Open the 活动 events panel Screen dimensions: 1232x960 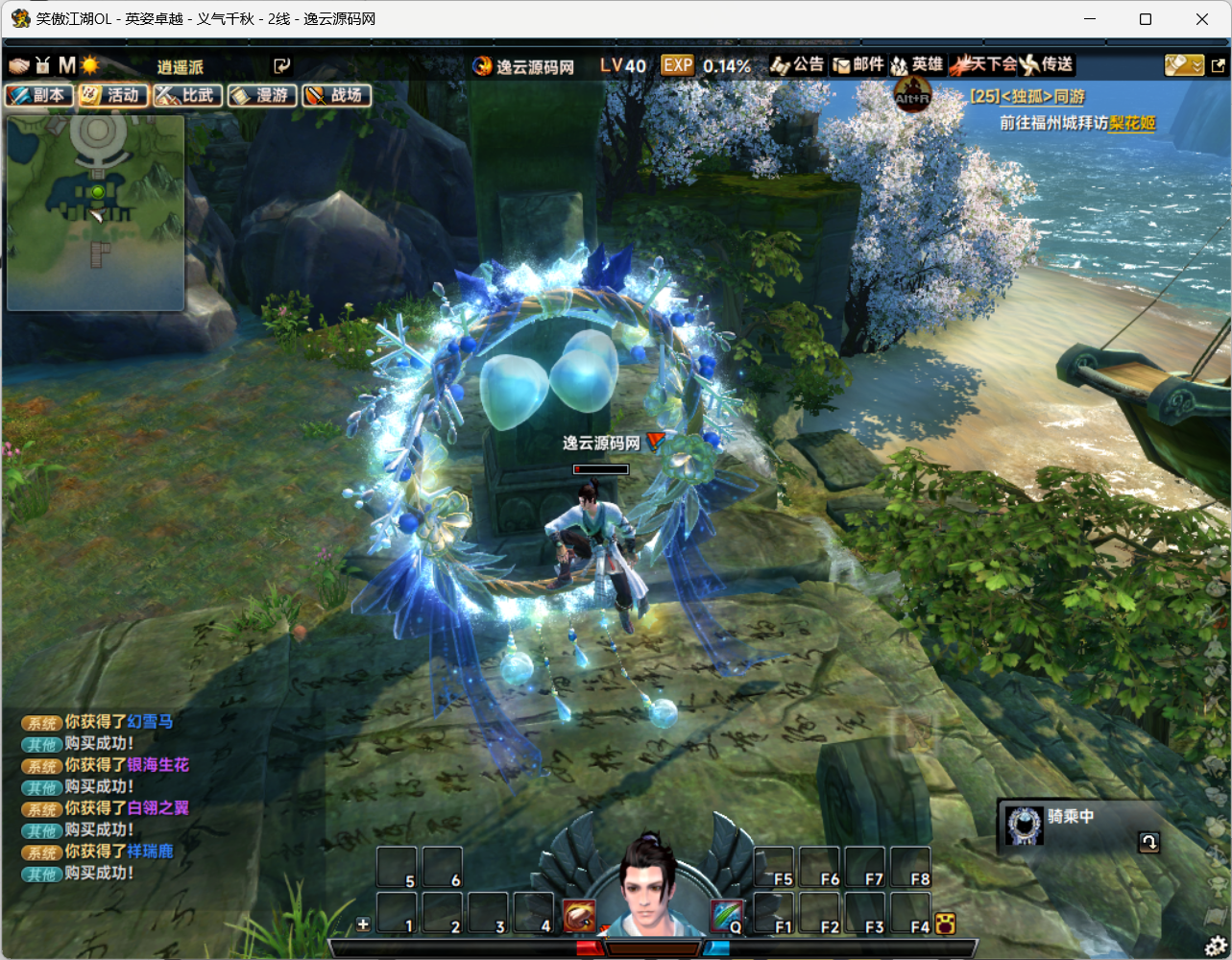[113, 95]
